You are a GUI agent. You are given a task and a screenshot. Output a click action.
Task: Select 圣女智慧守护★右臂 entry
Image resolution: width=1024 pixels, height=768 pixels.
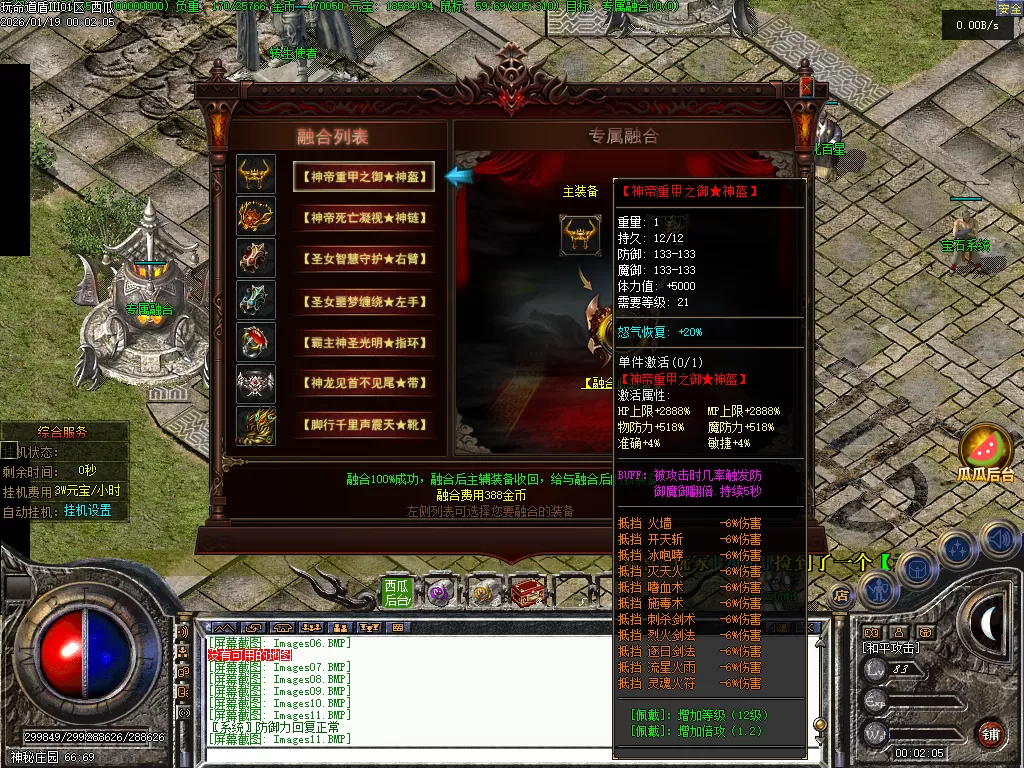coord(364,259)
